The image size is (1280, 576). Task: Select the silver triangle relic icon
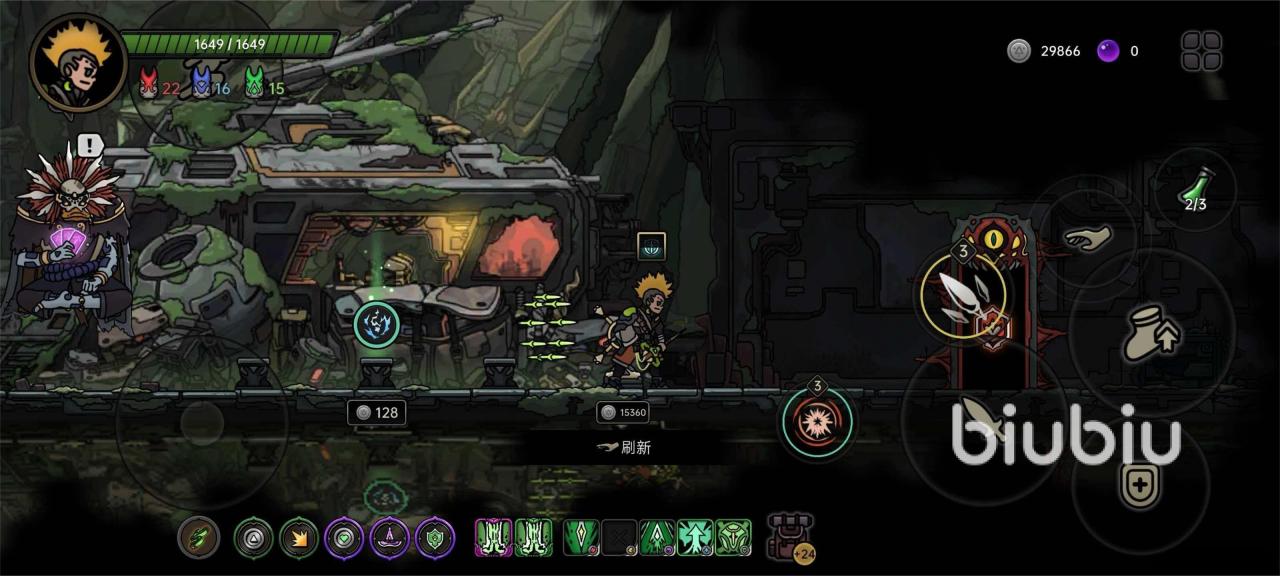point(253,538)
